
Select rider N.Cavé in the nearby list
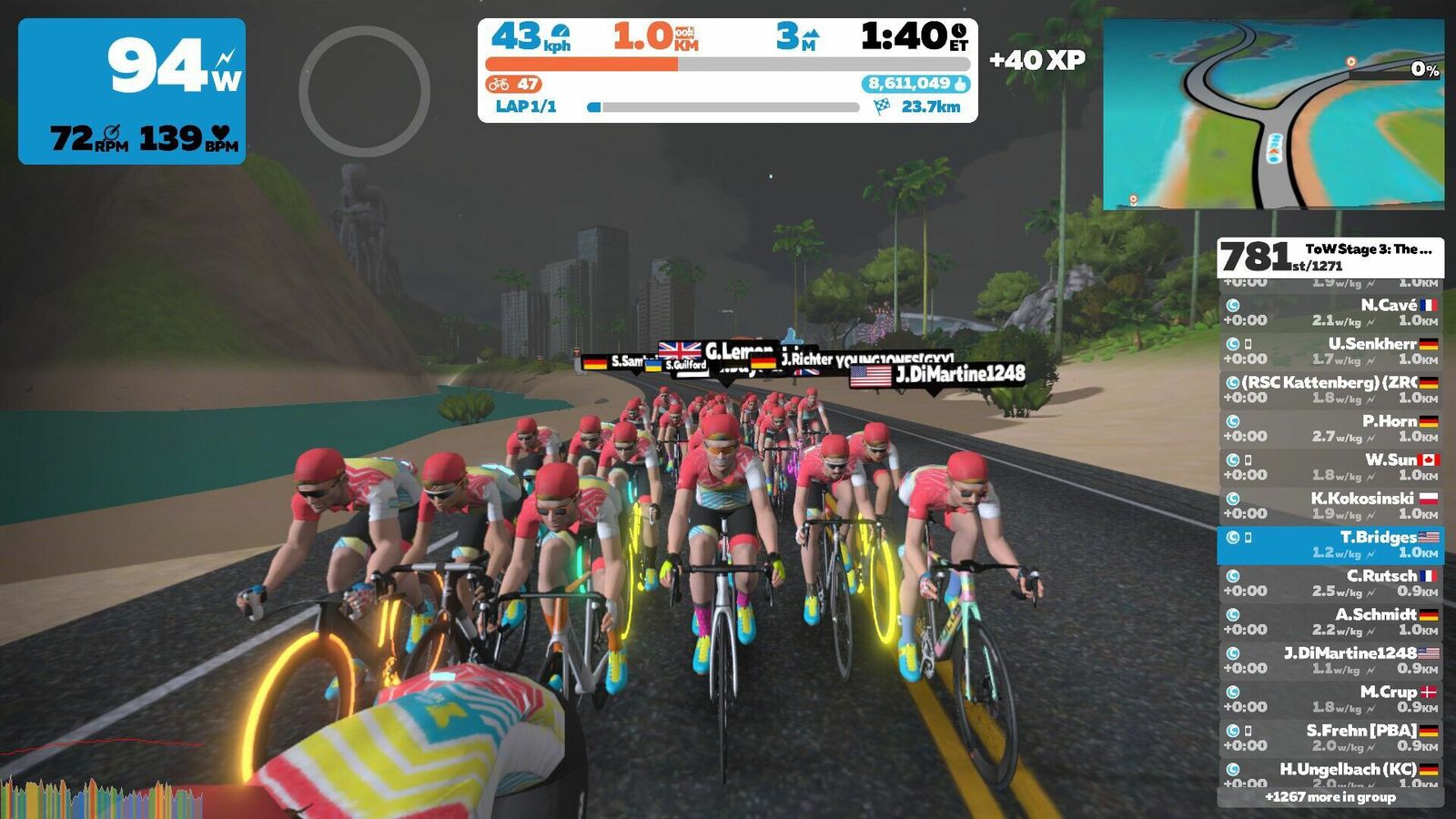pyautogui.click(x=1330, y=312)
